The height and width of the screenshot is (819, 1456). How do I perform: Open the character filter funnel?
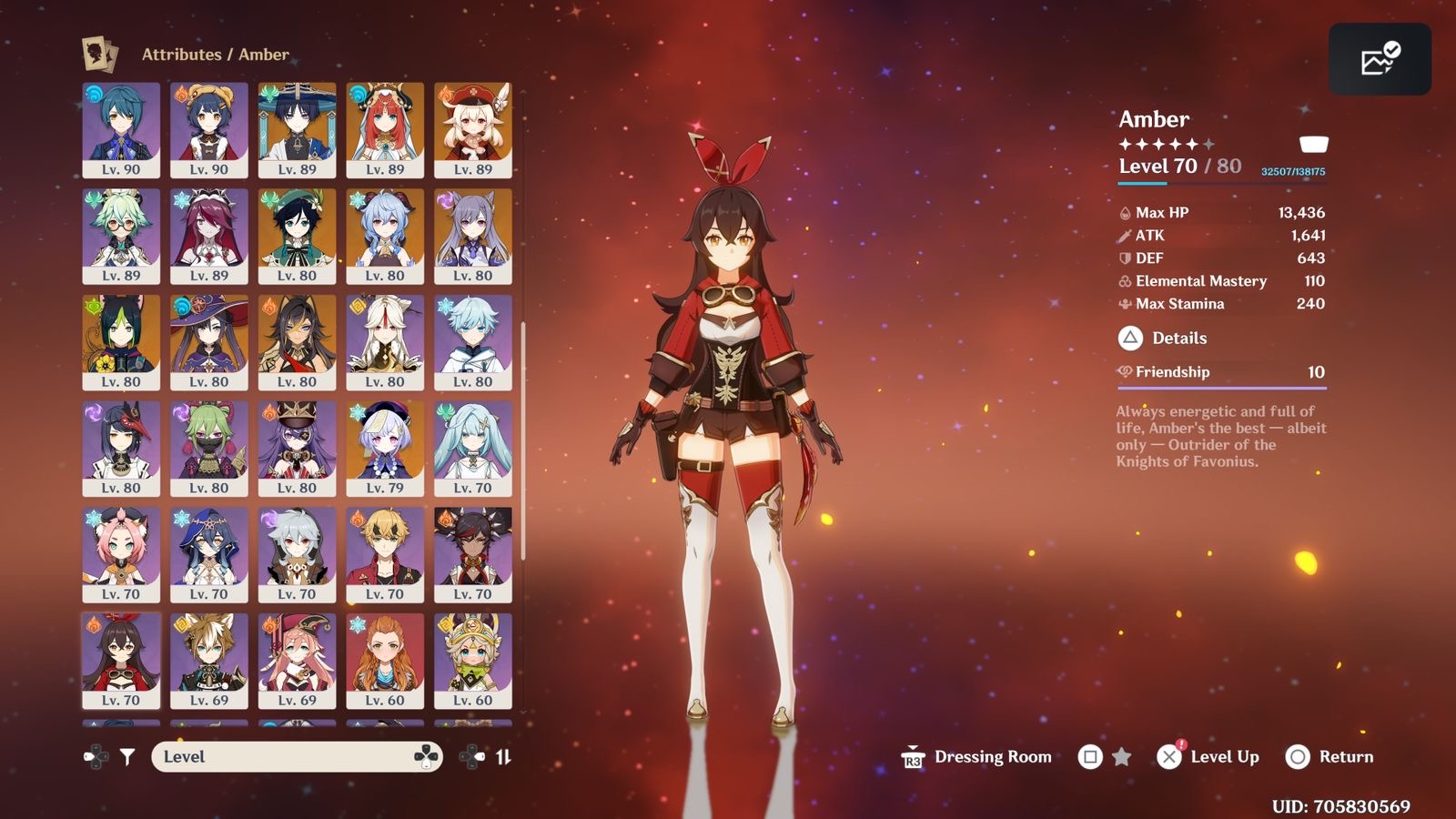click(127, 756)
